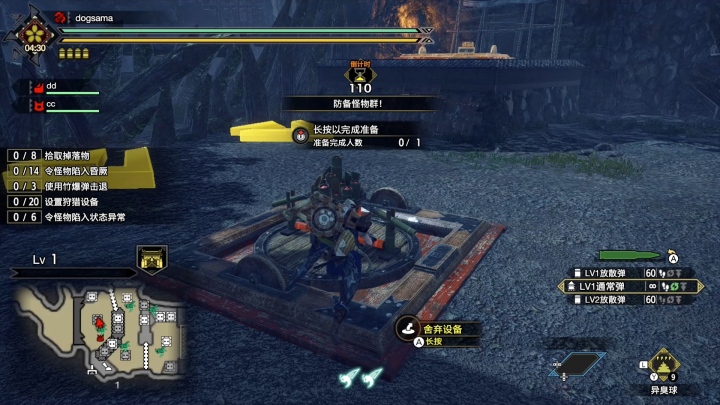Choose the 长按以完成准备 ready prompt
The width and height of the screenshot is (720, 405).
tap(348, 129)
